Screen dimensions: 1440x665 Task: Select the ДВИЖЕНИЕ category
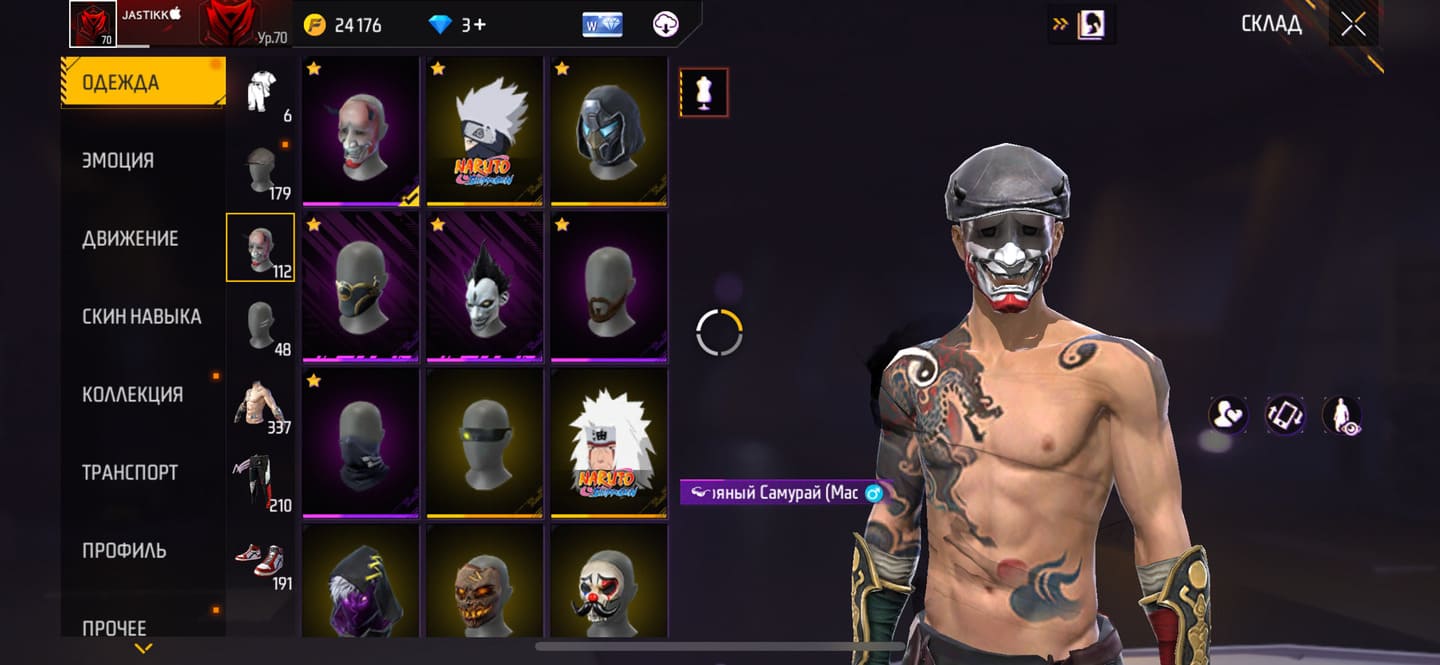click(x=130, y=239)
